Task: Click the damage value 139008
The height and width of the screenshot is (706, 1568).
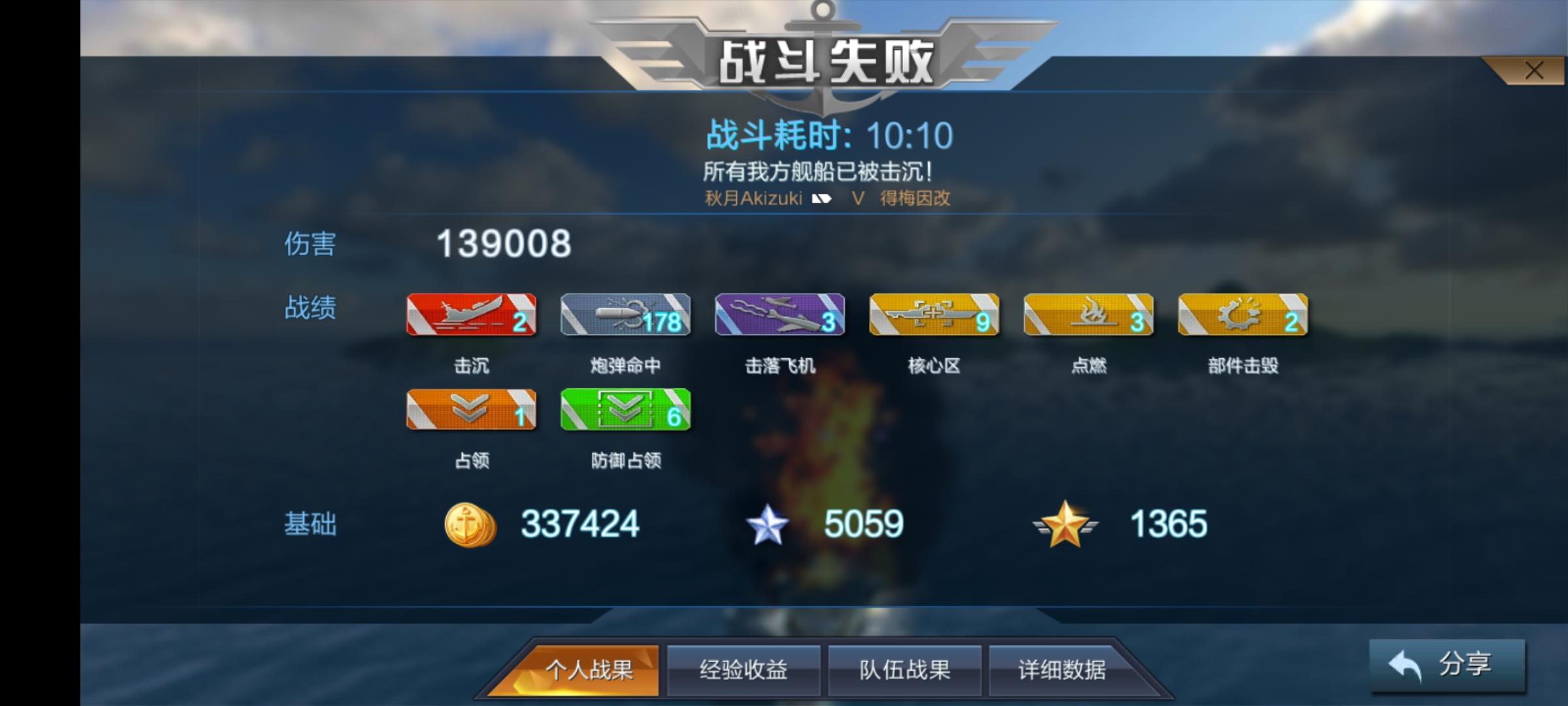Action: pyautogui.click(x=504, y=244)
